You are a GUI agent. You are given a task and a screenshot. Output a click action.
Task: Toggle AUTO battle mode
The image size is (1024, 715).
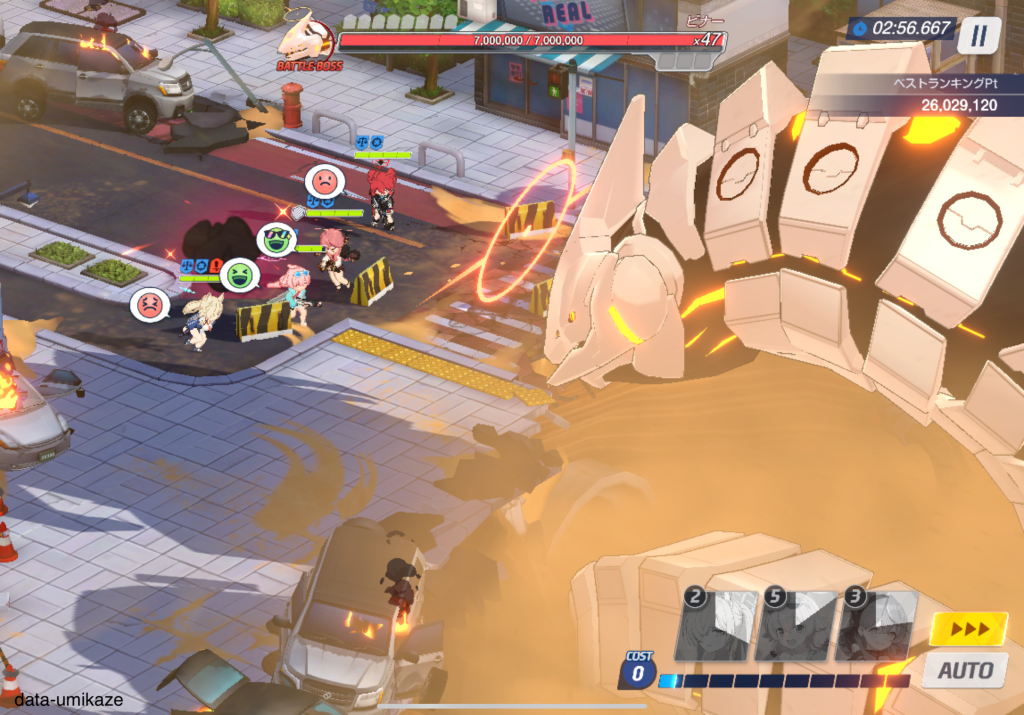click(964, 669)
